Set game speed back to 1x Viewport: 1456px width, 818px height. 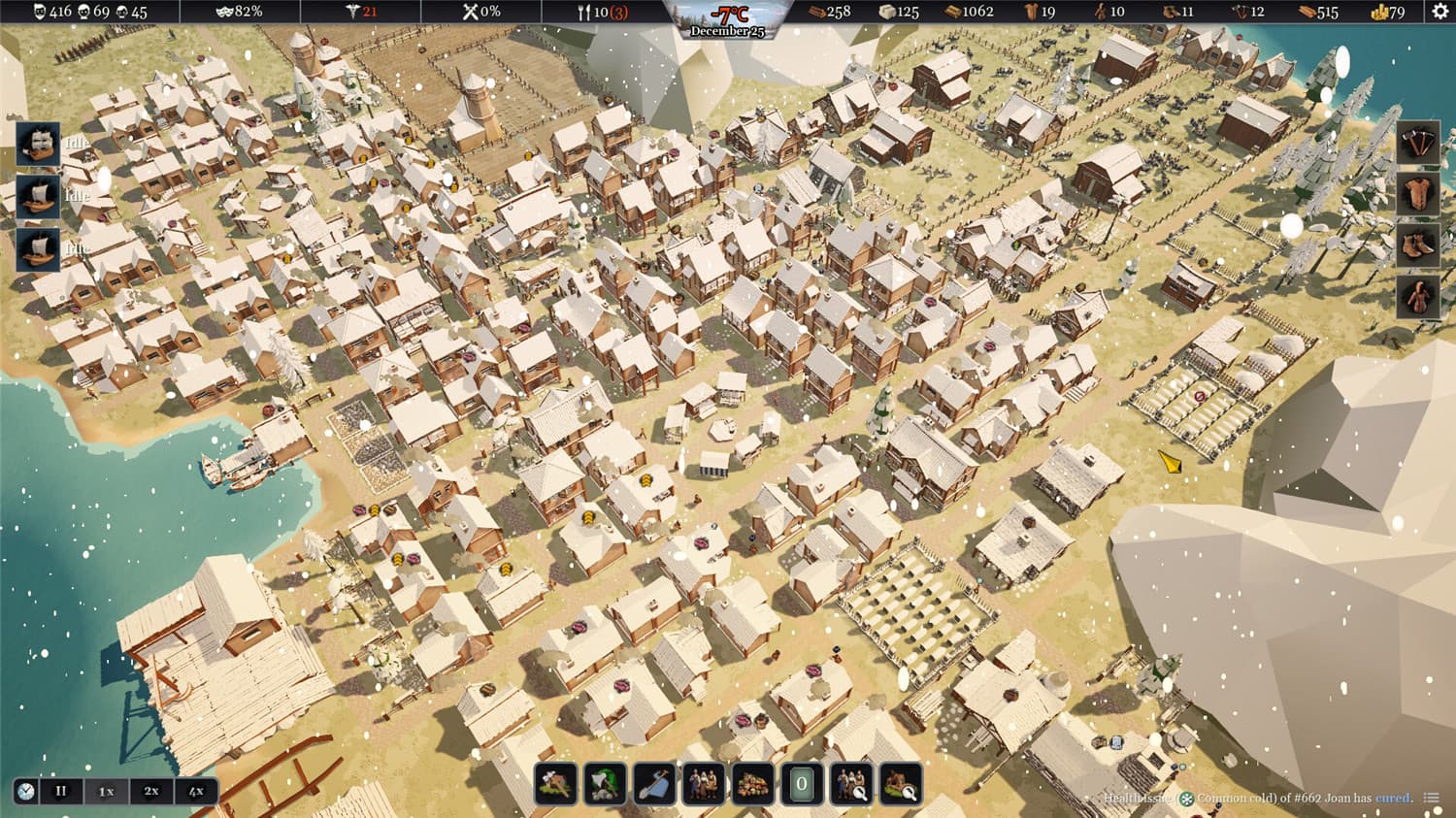[x=105, y=791]
